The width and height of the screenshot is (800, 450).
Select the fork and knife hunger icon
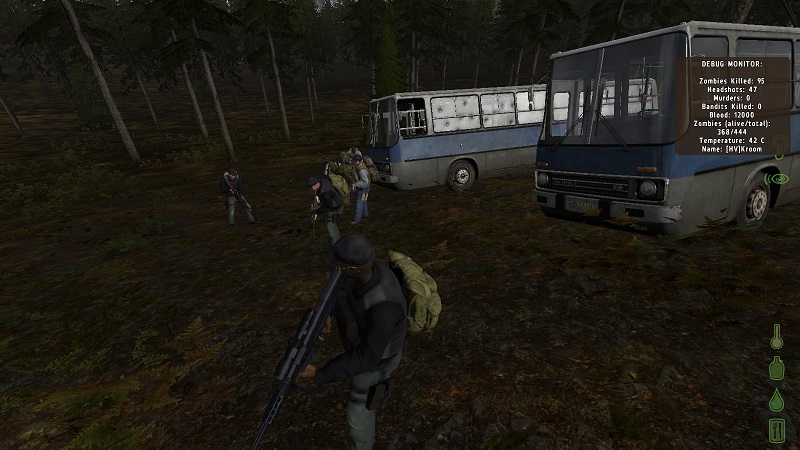(777, 431)
